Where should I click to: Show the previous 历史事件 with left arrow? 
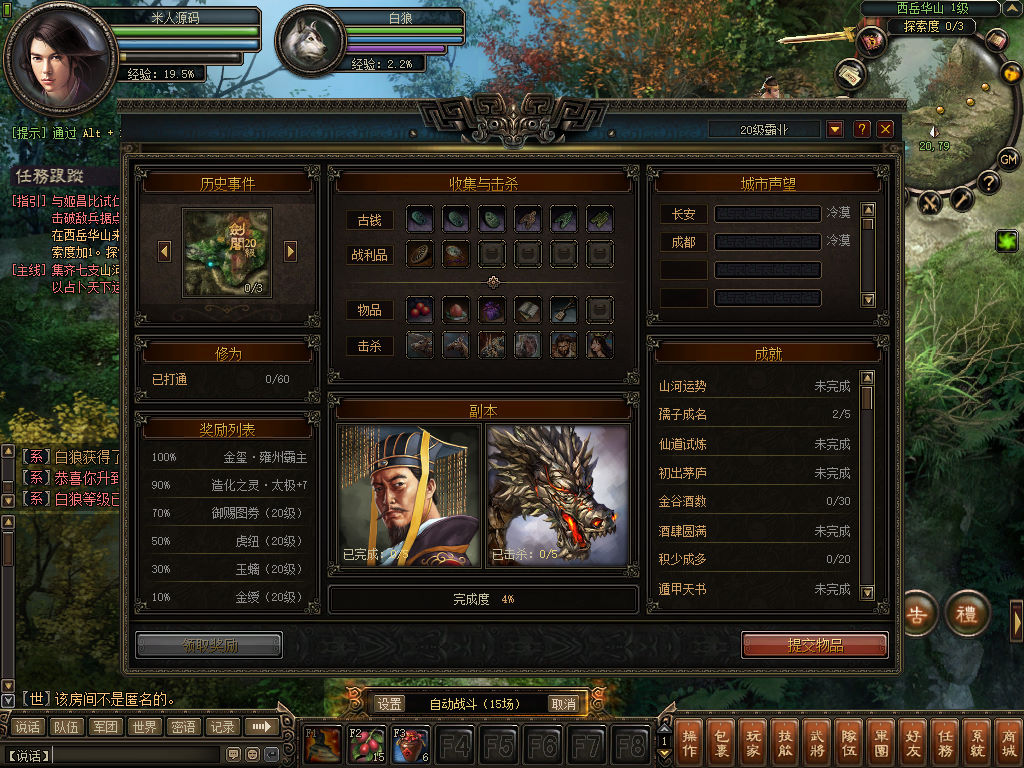pos(164,251)
